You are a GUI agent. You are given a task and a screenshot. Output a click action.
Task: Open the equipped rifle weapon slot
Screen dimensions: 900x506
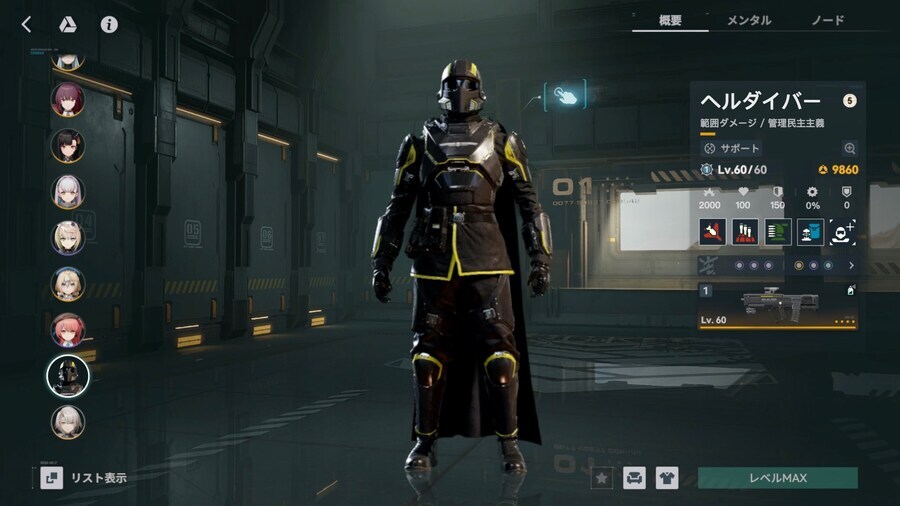[x=778, y=305]
